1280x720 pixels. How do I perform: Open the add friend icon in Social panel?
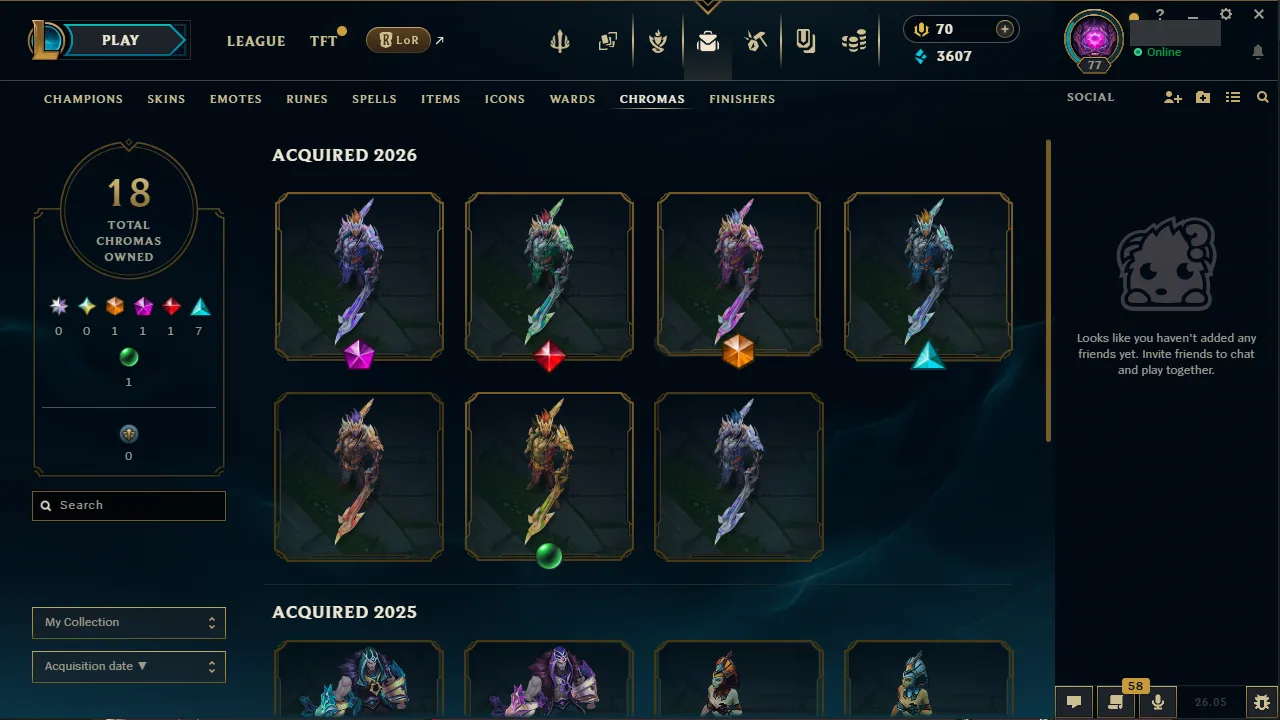1172,97
